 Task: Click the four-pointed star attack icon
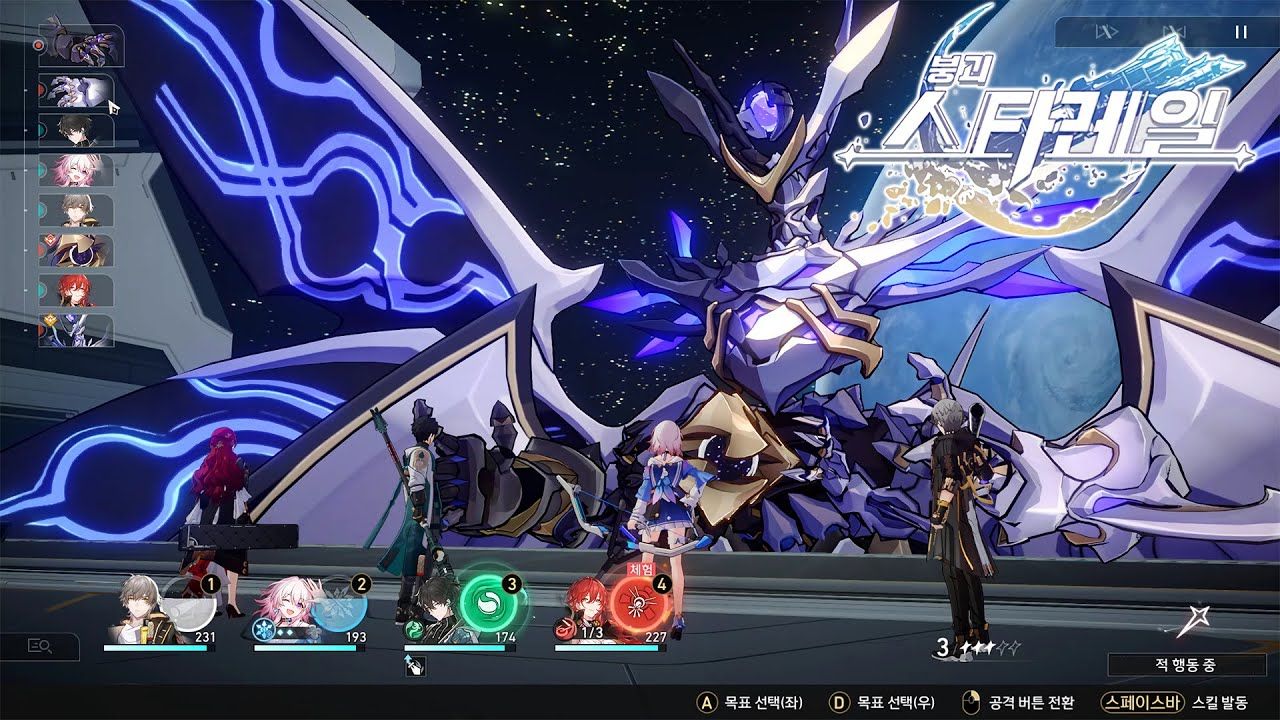[x=1190, y=622]
